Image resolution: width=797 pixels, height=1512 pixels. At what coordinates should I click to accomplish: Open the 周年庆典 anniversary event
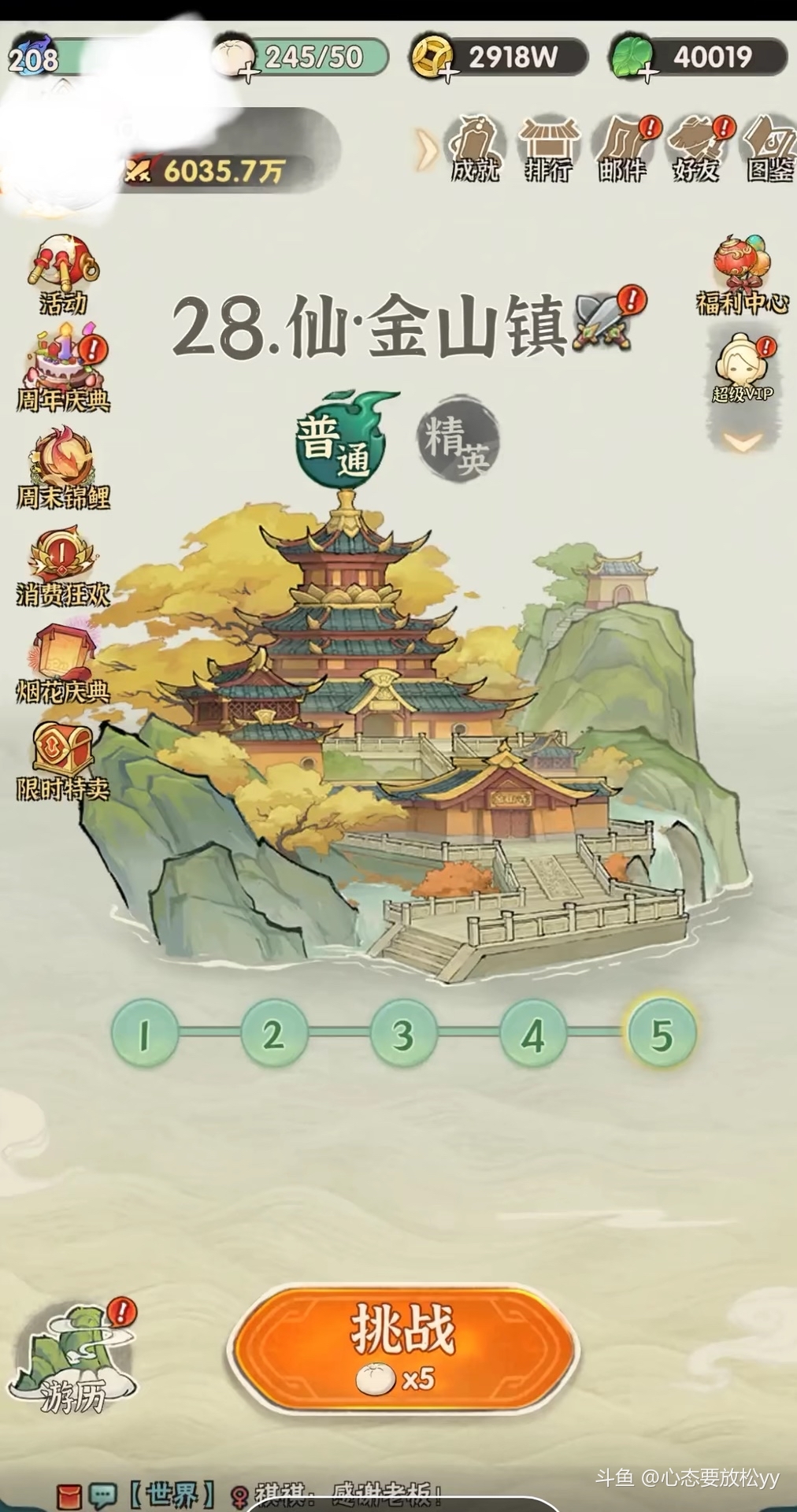pyautogui.click(x=63, y=370)
